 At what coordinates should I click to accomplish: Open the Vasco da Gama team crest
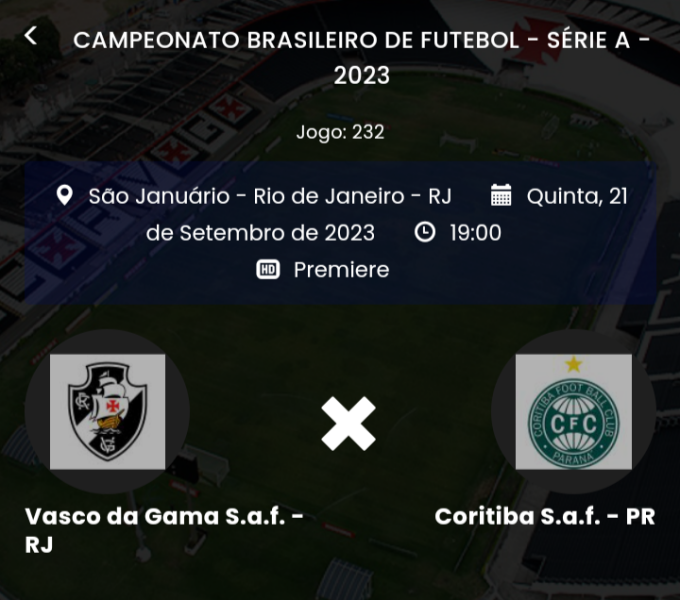coord(108,412)
